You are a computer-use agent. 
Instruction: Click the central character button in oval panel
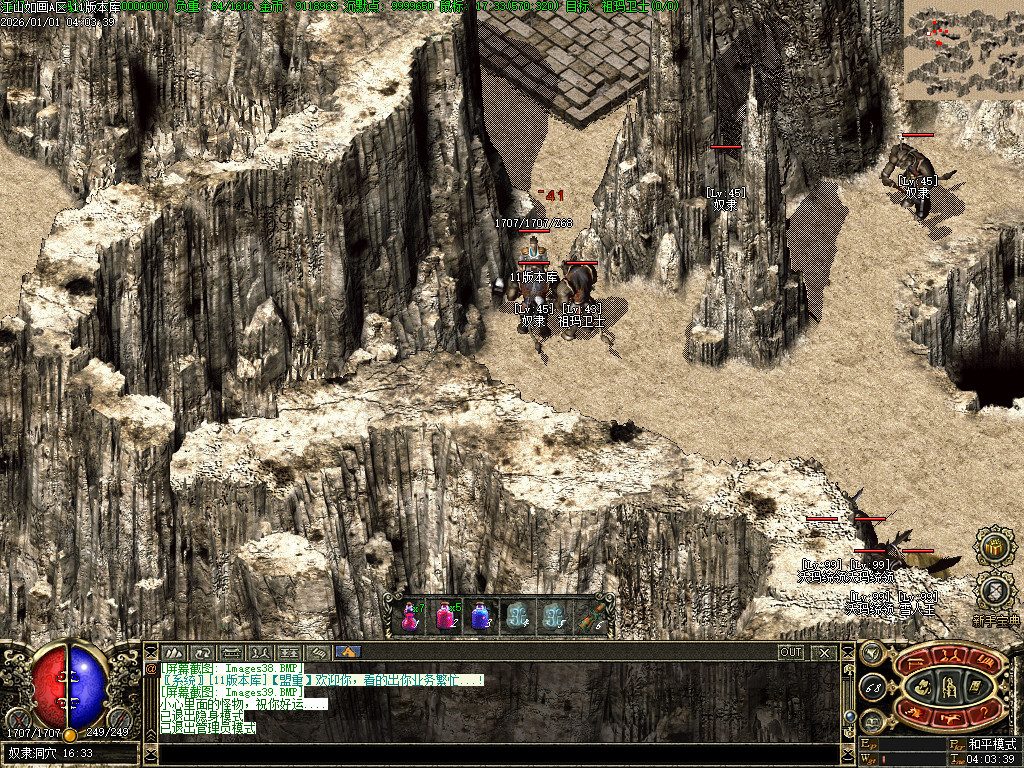tap(949, 685)
